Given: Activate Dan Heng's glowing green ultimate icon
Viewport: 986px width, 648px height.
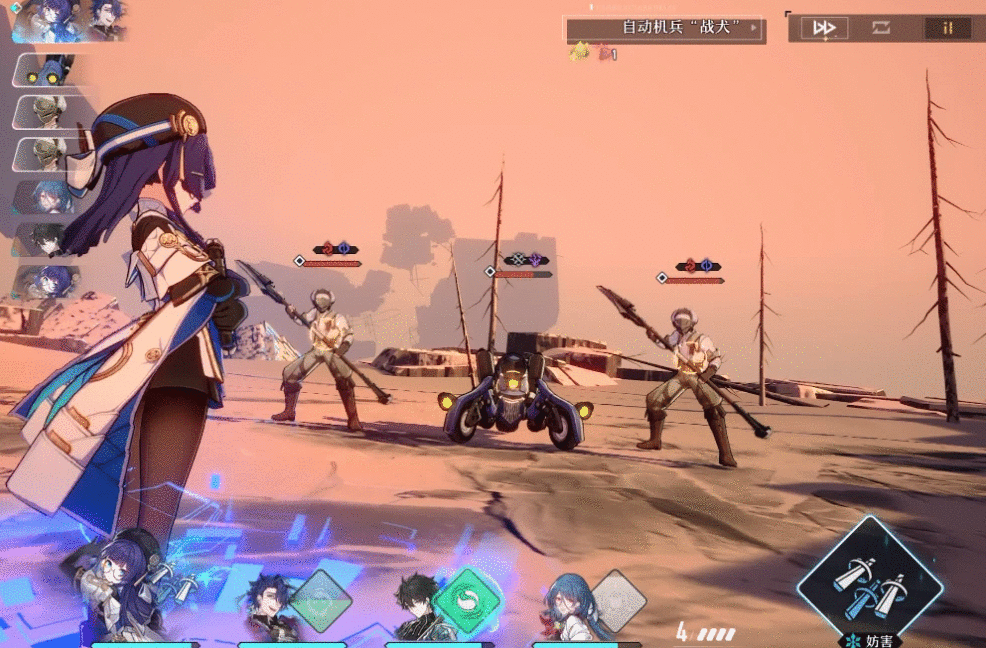Looking at the screenshot, I should [x=466, y=600].
